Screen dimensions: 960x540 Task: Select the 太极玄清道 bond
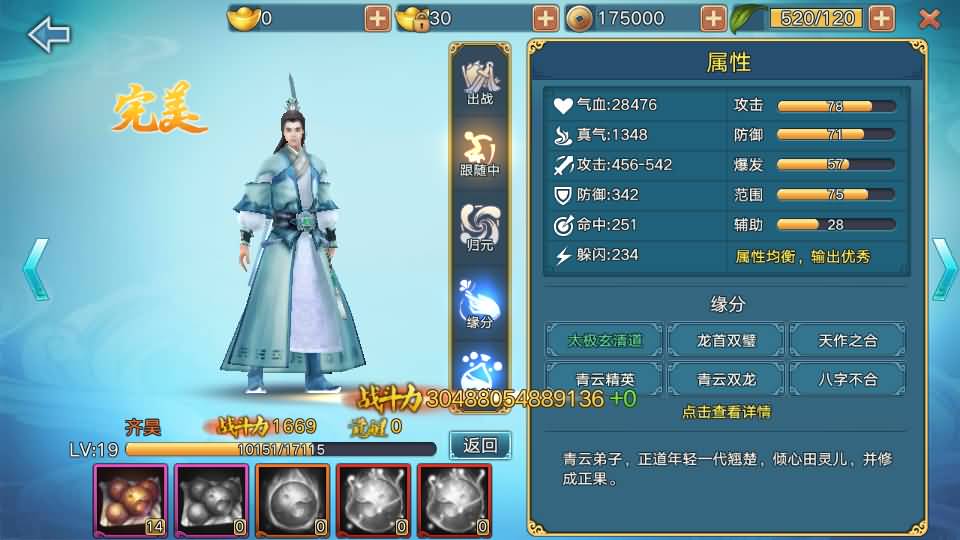pos(604,340)
